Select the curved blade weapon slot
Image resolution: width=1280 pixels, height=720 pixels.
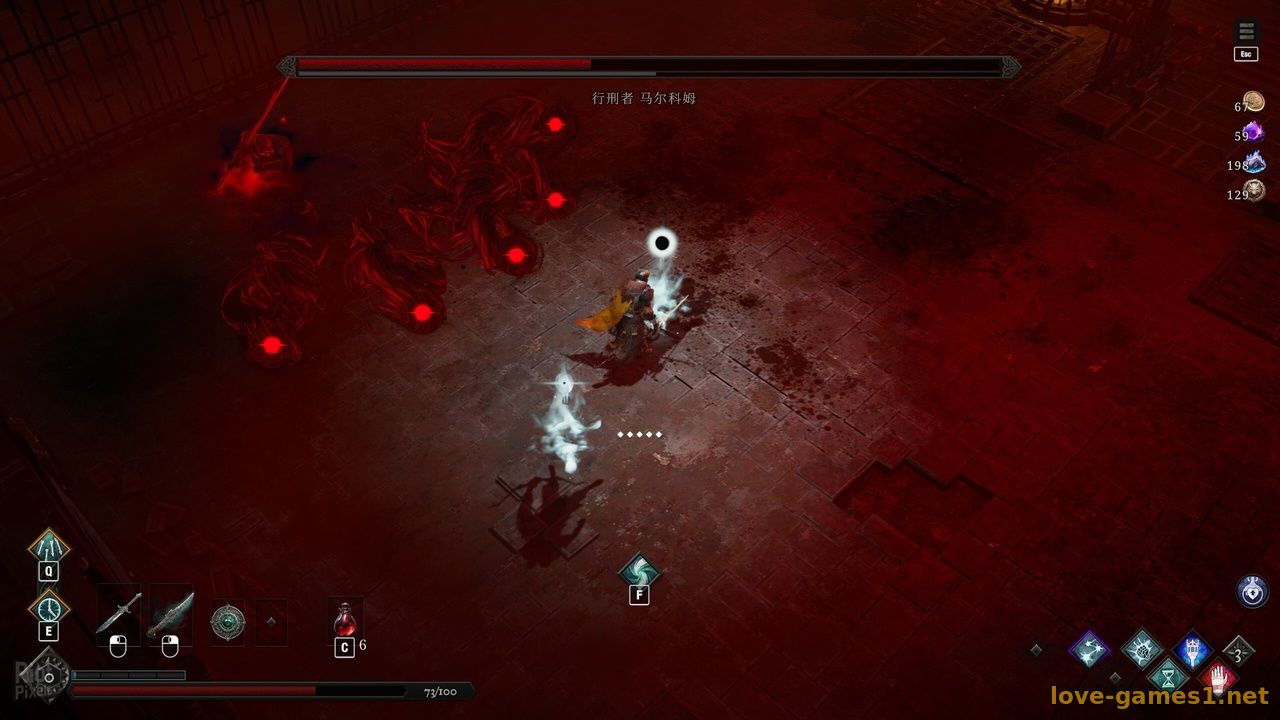pyautogui.click(x=170, y=613)
